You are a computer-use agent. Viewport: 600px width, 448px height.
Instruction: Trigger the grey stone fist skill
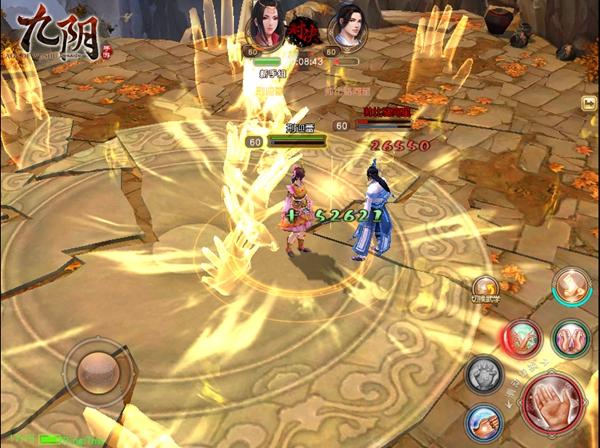coord(484,375)
